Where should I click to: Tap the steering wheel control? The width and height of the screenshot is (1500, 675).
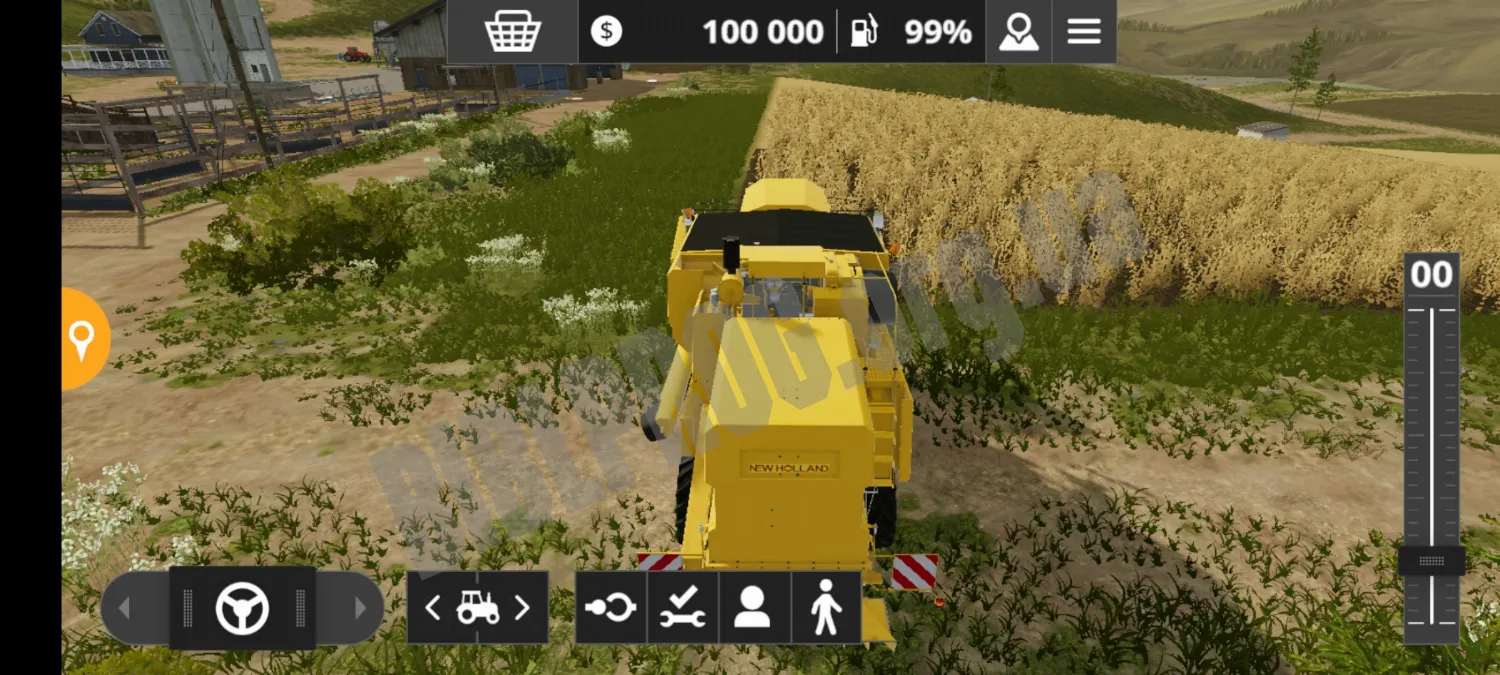[x=242, y=608]
